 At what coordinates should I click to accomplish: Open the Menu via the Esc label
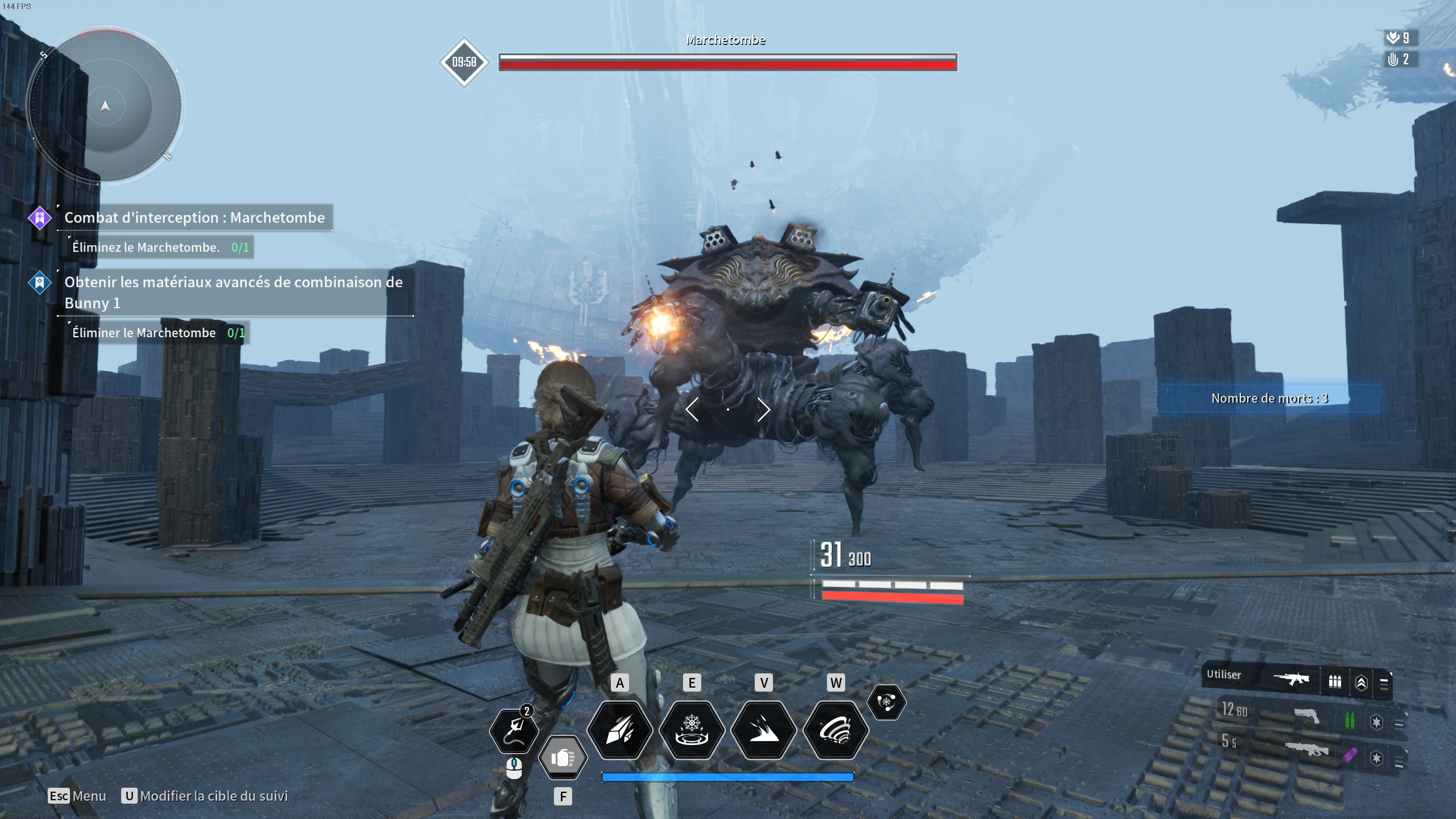[57, 796]
